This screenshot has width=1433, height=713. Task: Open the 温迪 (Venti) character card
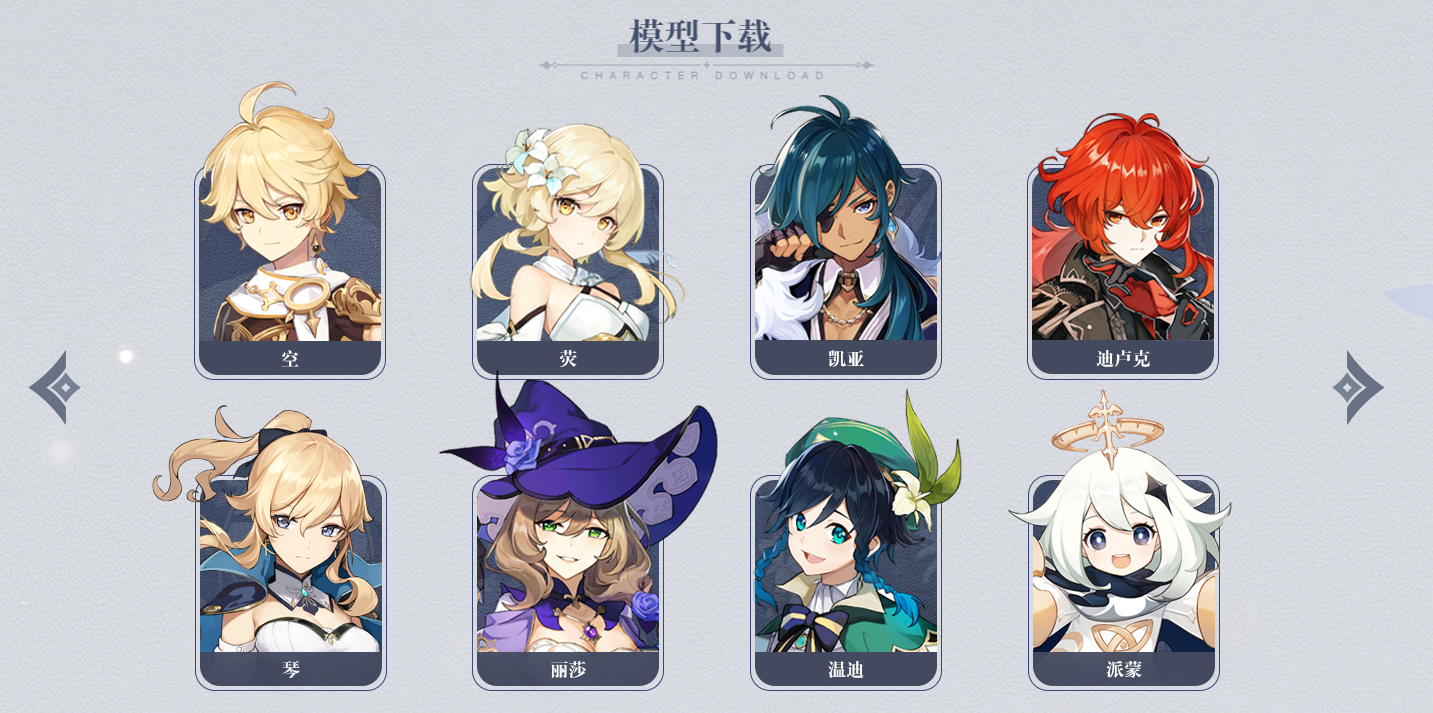[x=845, y=581]
